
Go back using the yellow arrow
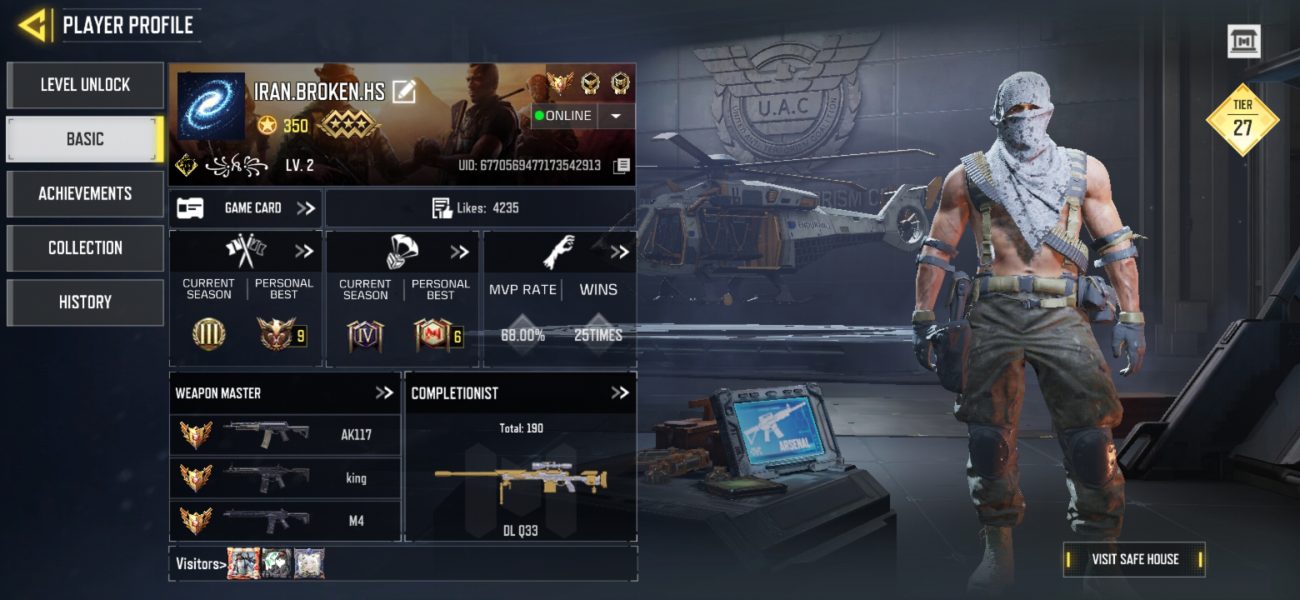[33, 25]
